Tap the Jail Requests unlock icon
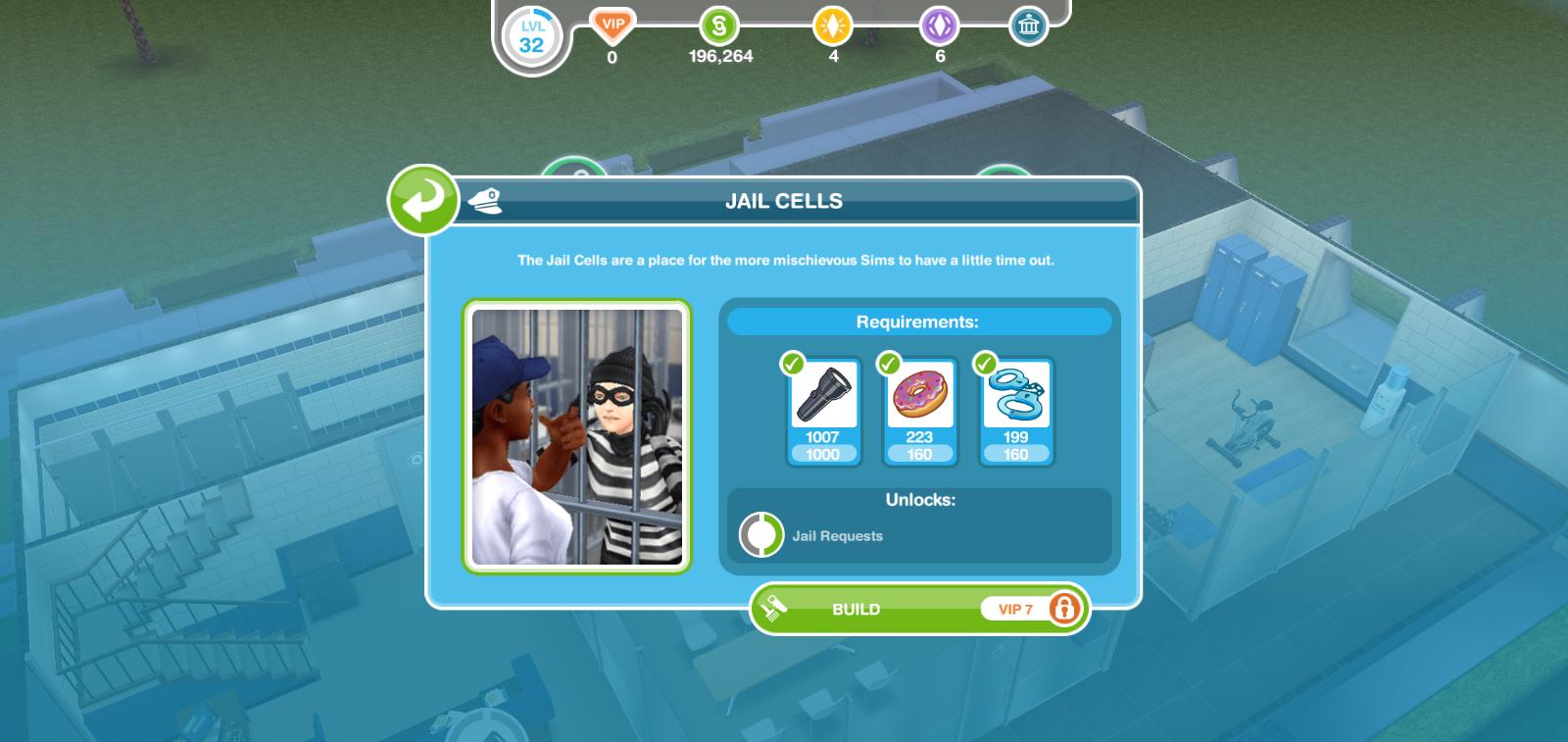Image resolution: width=1568 pixels, height=742 pixels. 761,535
